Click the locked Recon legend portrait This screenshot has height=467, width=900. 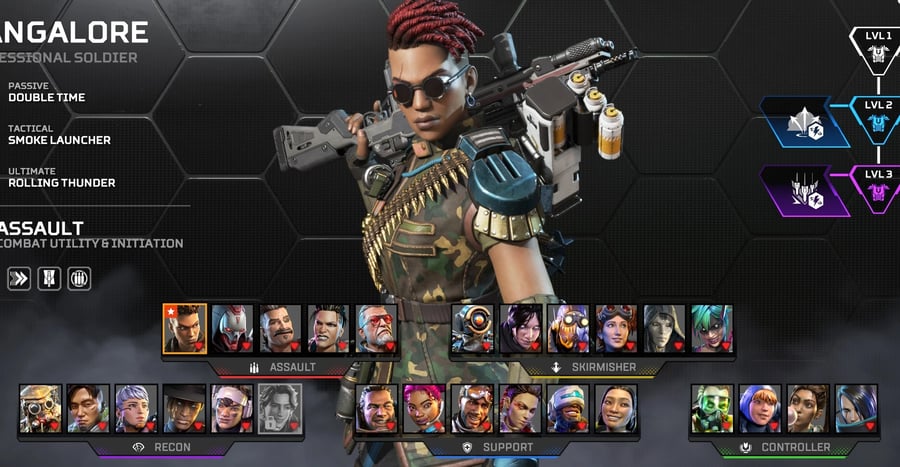pyautogui.click(x=280, y=408)
